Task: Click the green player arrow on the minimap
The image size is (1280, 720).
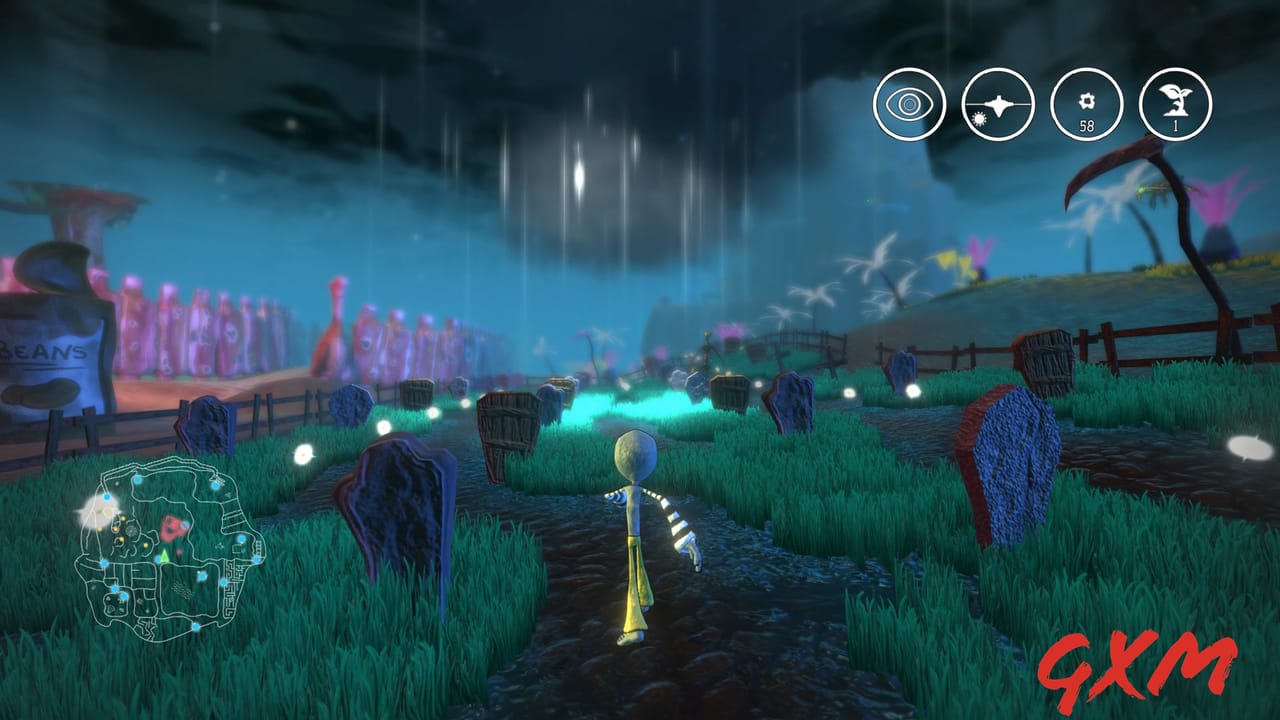Action: click(x=164, y=555)
